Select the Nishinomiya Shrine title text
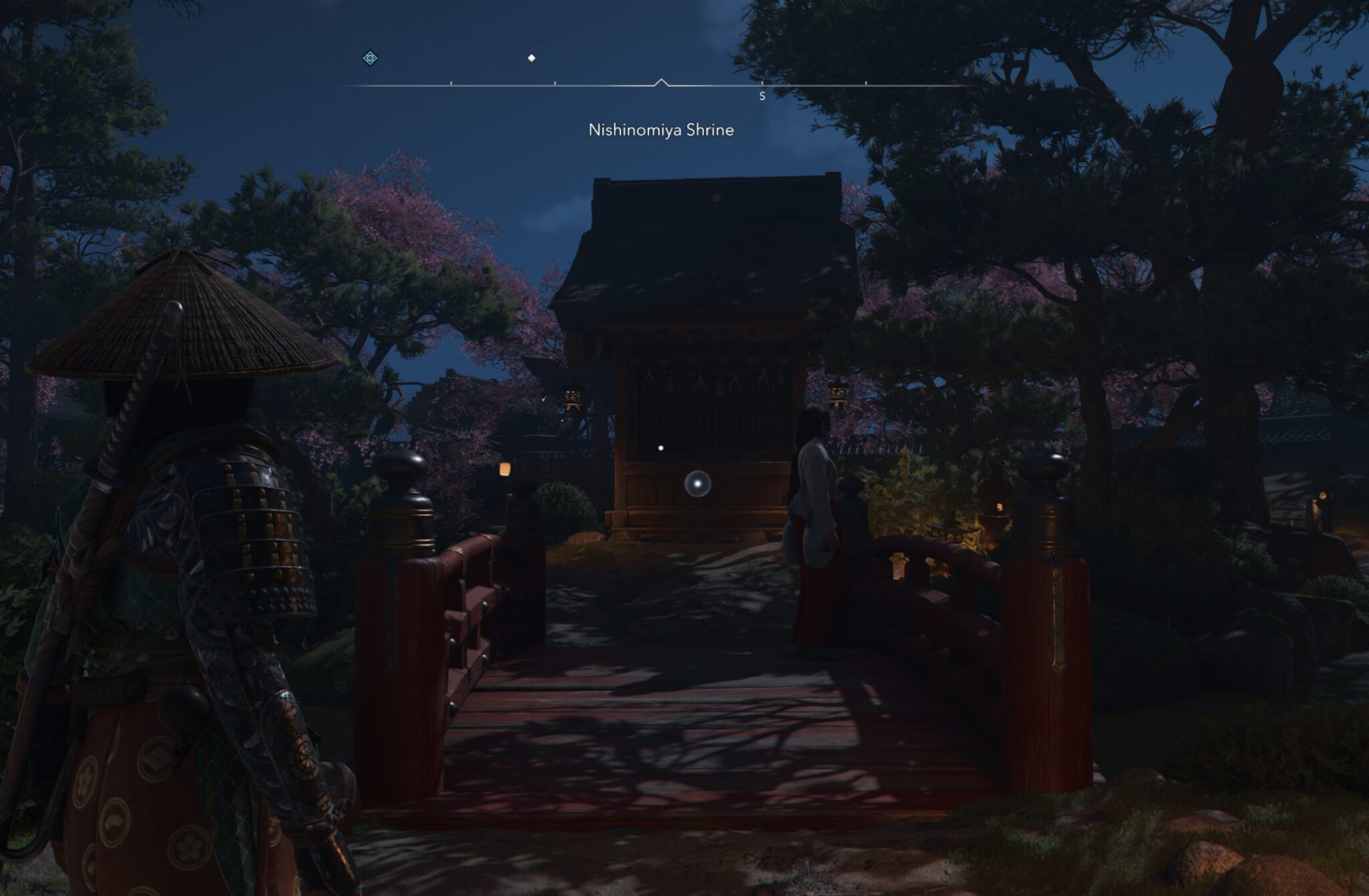 660,128
